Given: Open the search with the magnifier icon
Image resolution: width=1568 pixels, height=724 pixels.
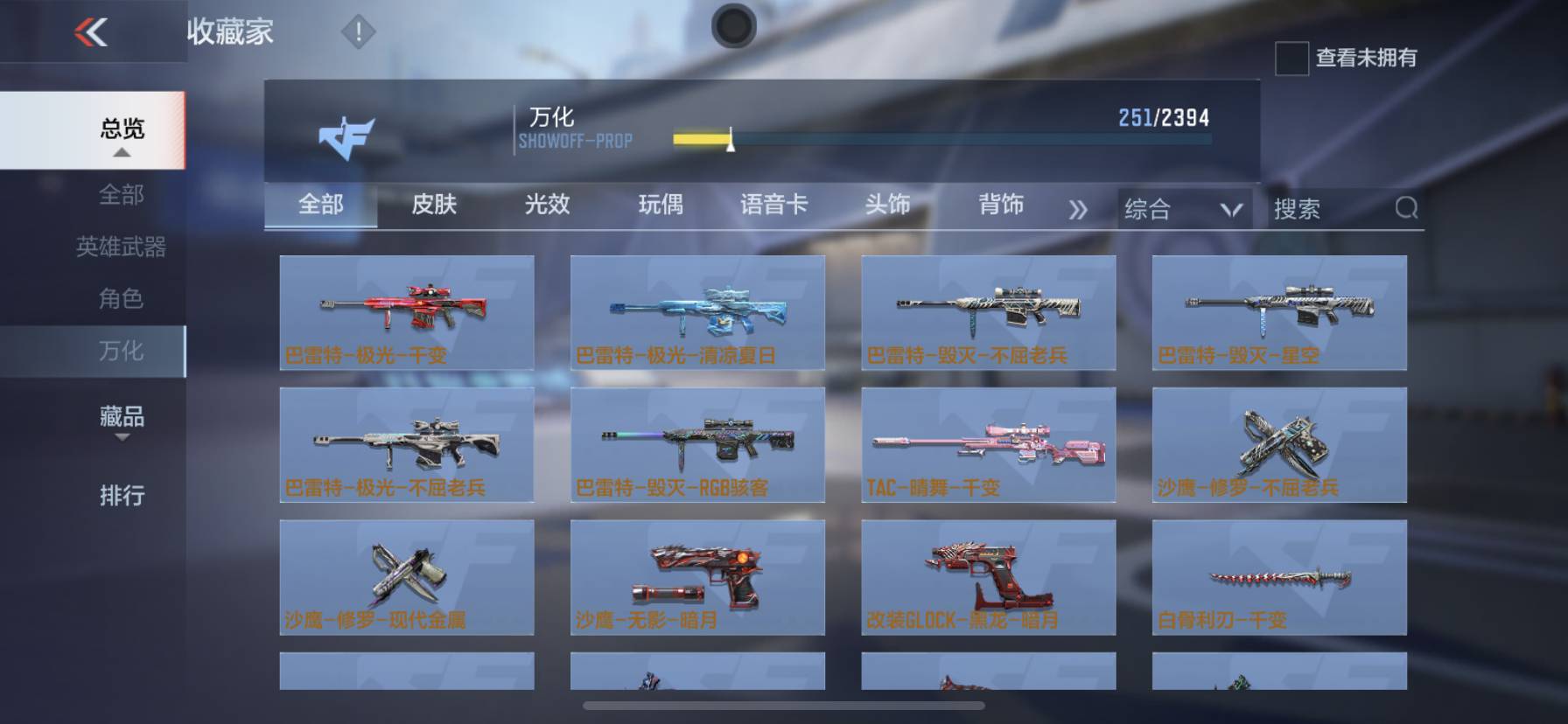Looking at the screenshot, I should tap(1405, 208).
